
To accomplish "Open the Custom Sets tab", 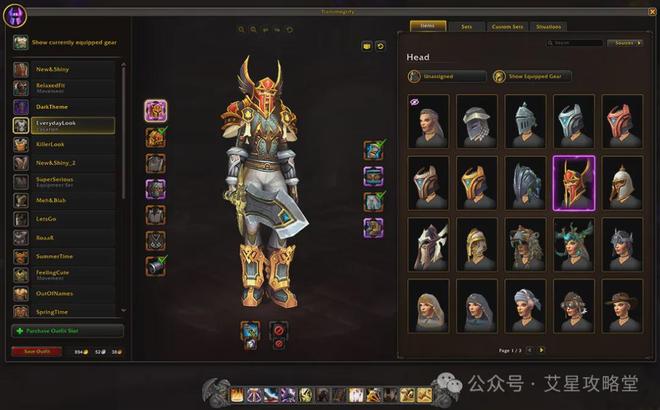I will (509, 27).
